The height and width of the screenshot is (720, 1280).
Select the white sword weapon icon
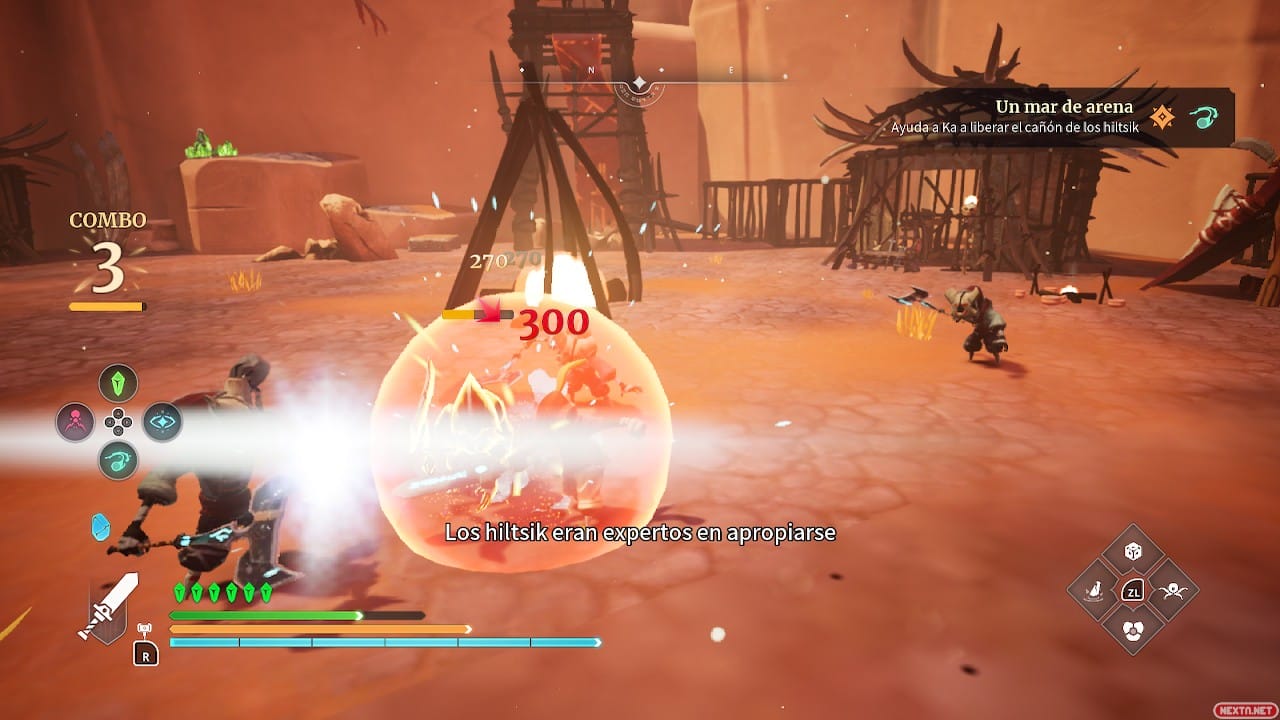coord(108,606)
